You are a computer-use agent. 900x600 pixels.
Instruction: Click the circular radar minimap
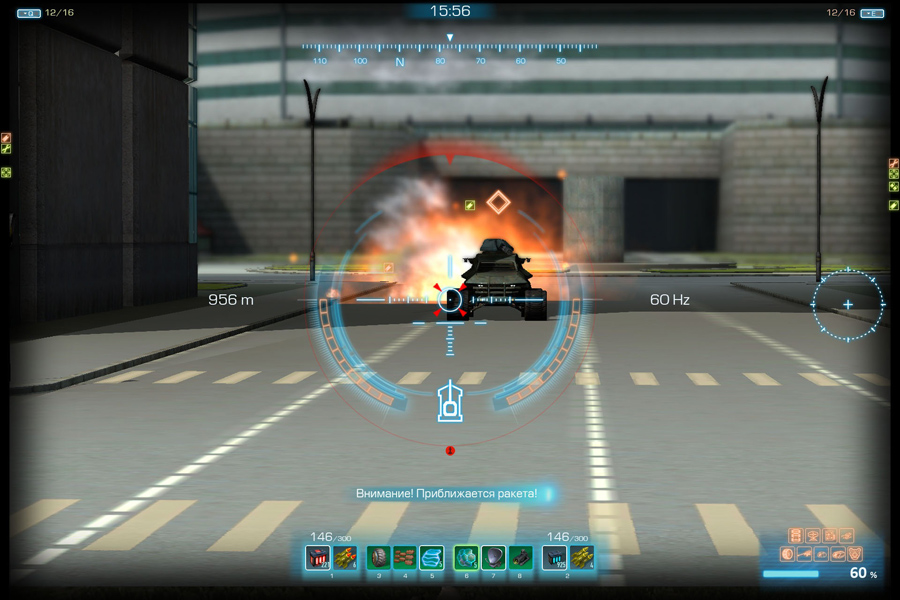click(848, 304)
